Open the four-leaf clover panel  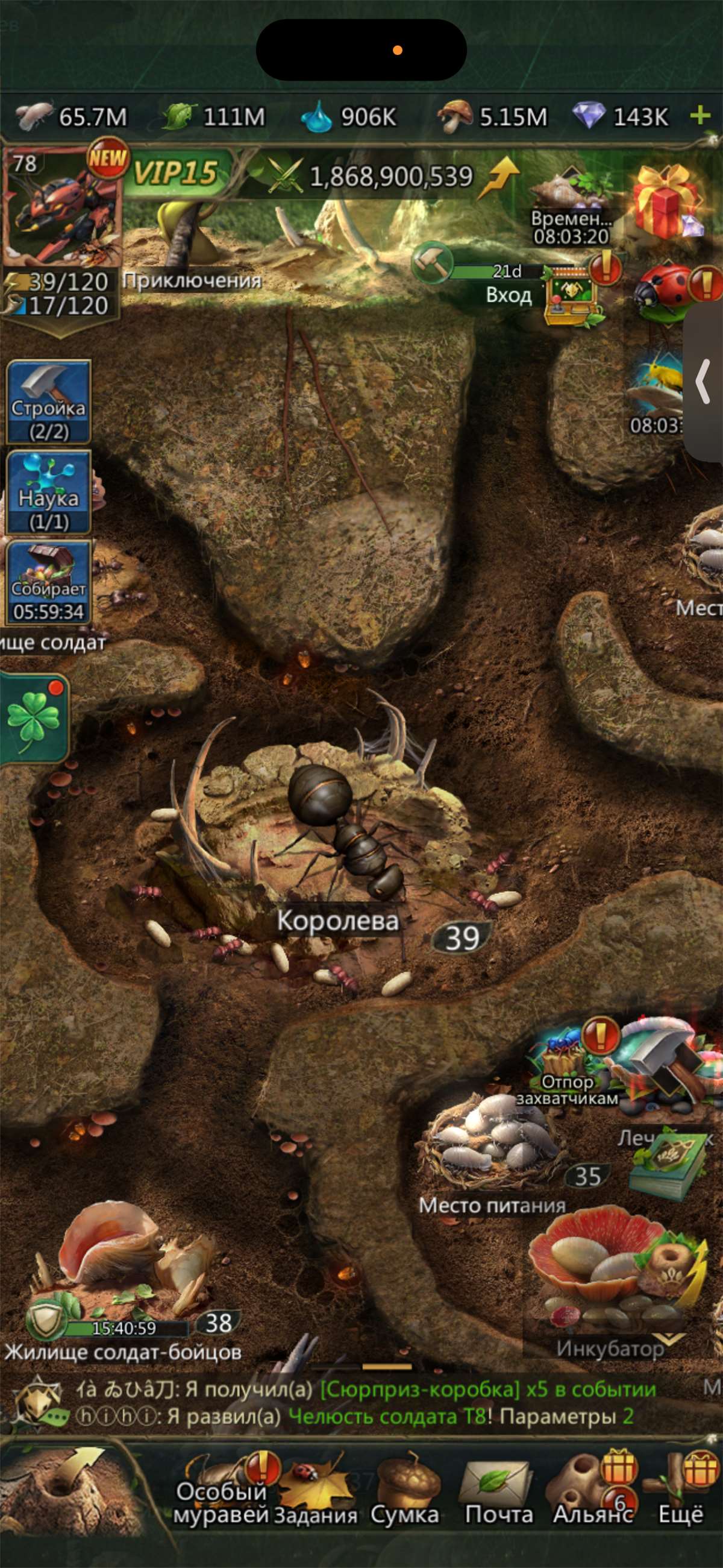click(34, 718)
